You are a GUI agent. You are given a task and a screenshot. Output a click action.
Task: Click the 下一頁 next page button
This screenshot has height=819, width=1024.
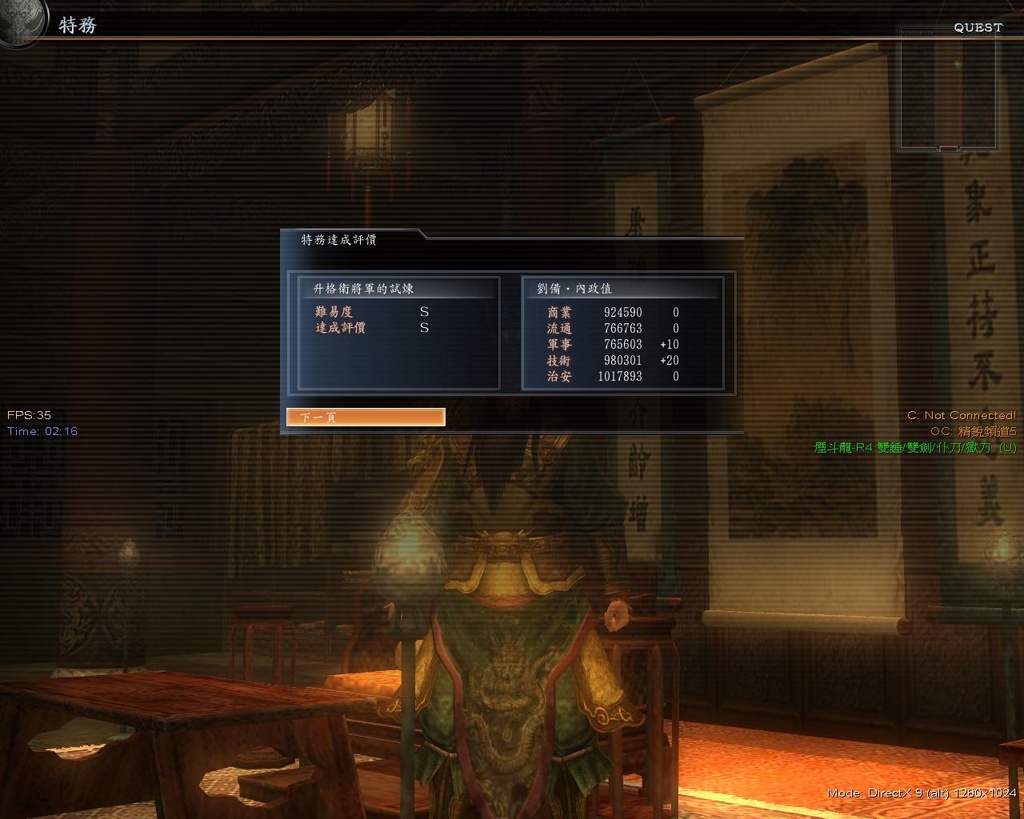pyautogui.click(x=365, y=417)
